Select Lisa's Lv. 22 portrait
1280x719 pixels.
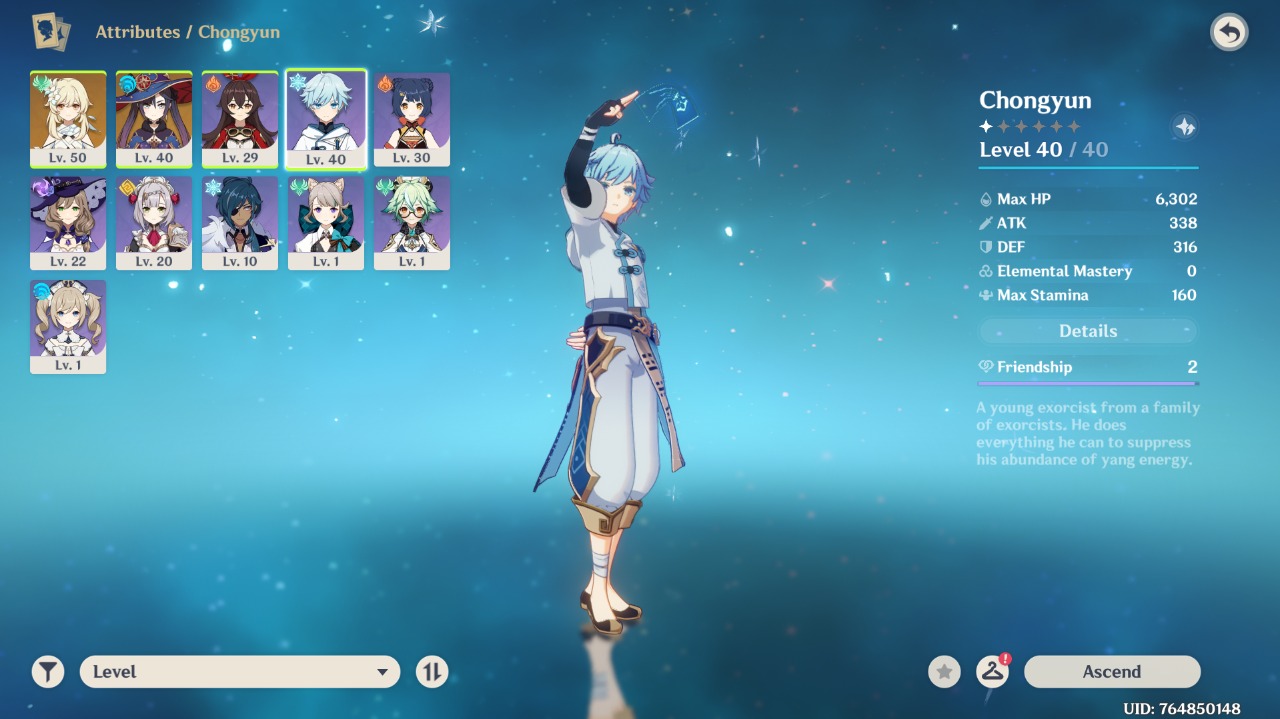[x=68, y=223]
